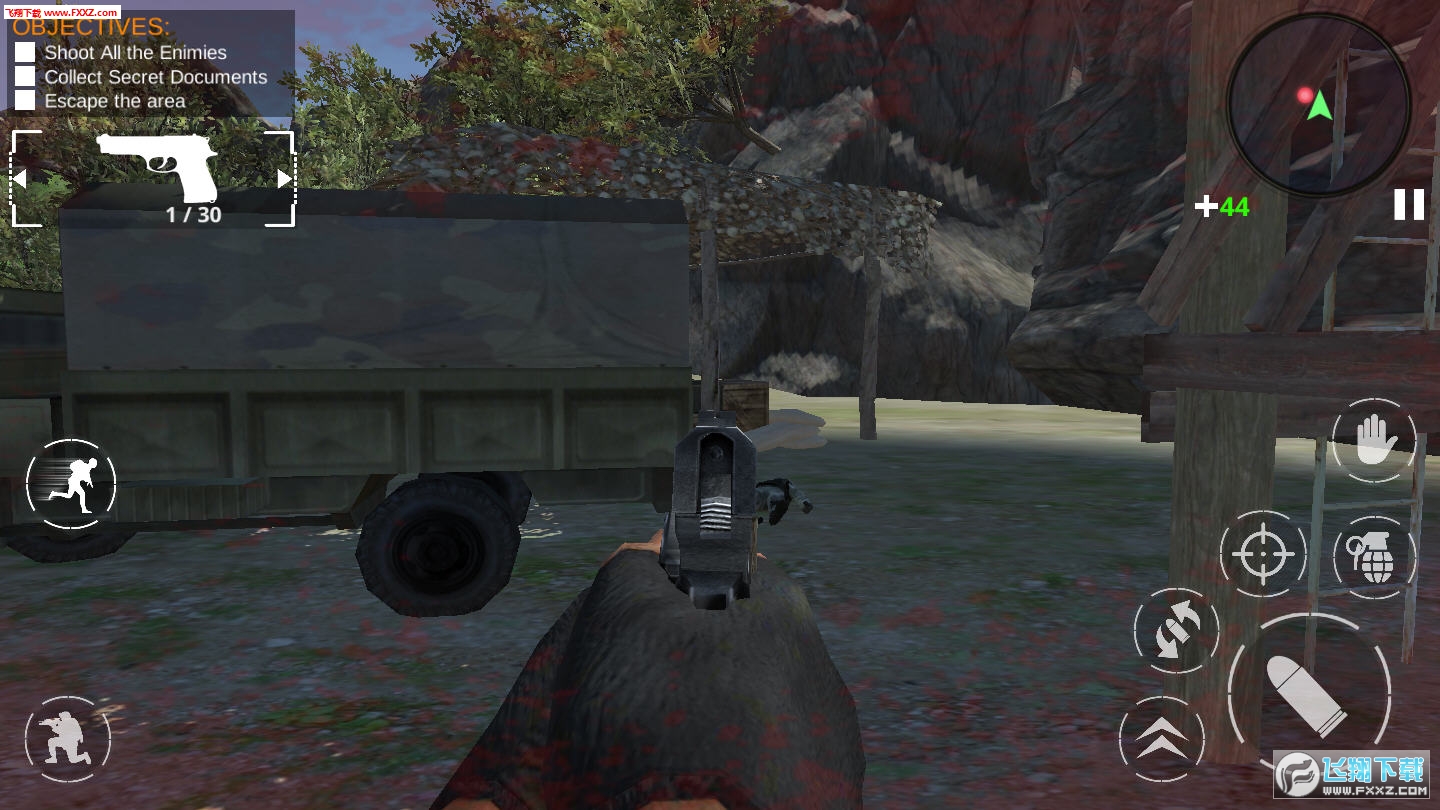The width and height of the screenshot is (1440, 810).
Task: Tap the circular minimap radar
Action: coord(1318,104)
